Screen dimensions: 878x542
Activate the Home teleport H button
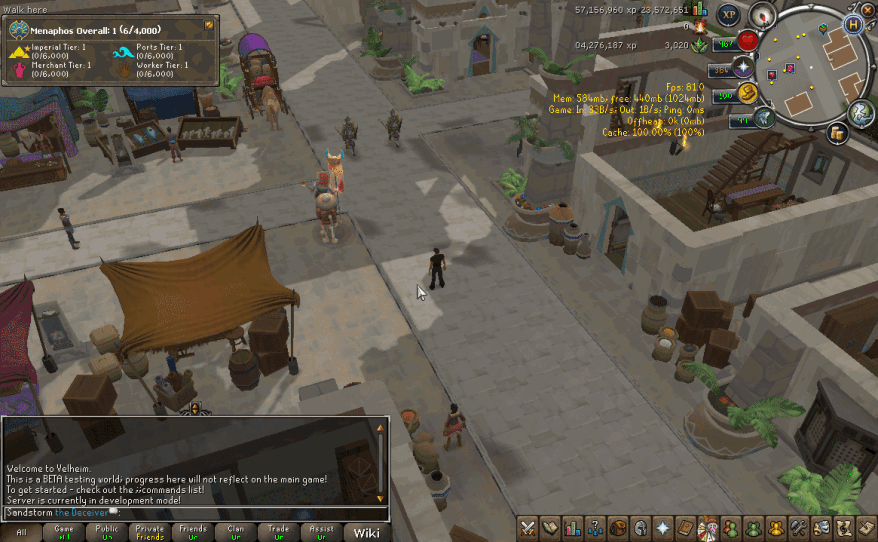coord(853,24)
